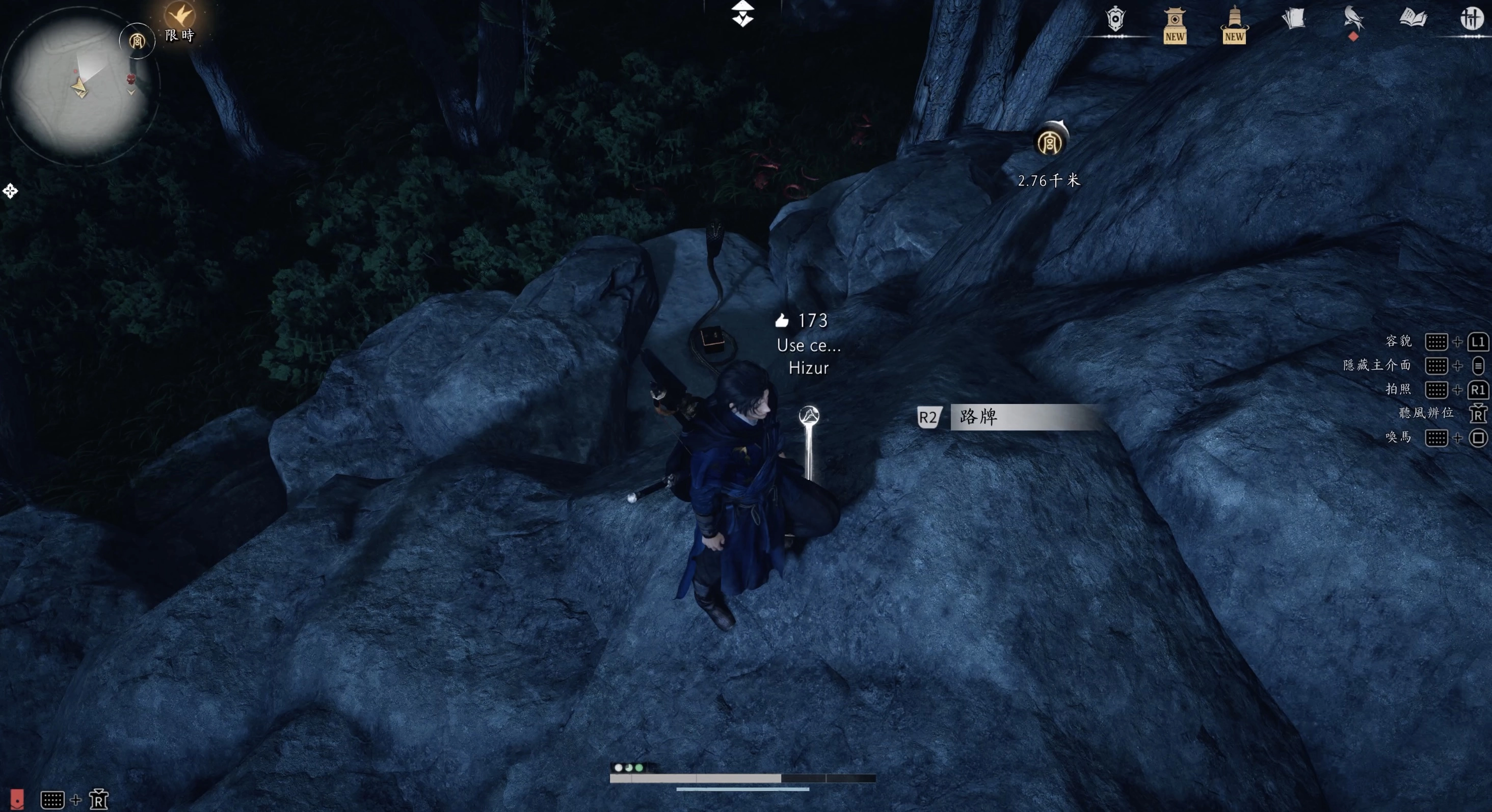Open the round crossed-swords menu icon
1492x812 pixels.
coord(1471,18)
